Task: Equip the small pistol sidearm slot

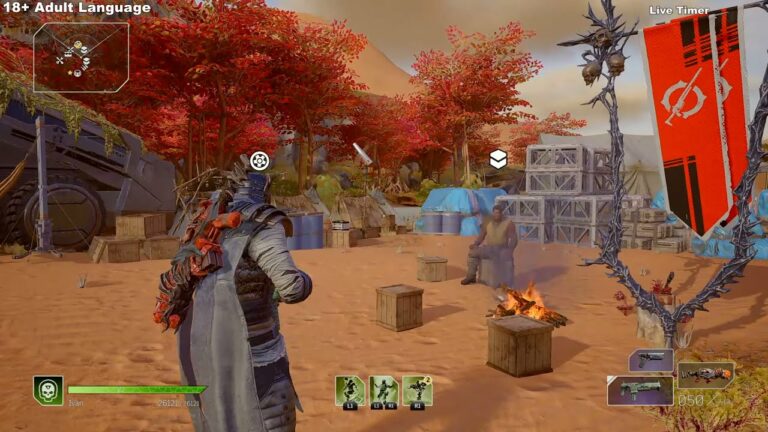Action: tap(651, 360)
